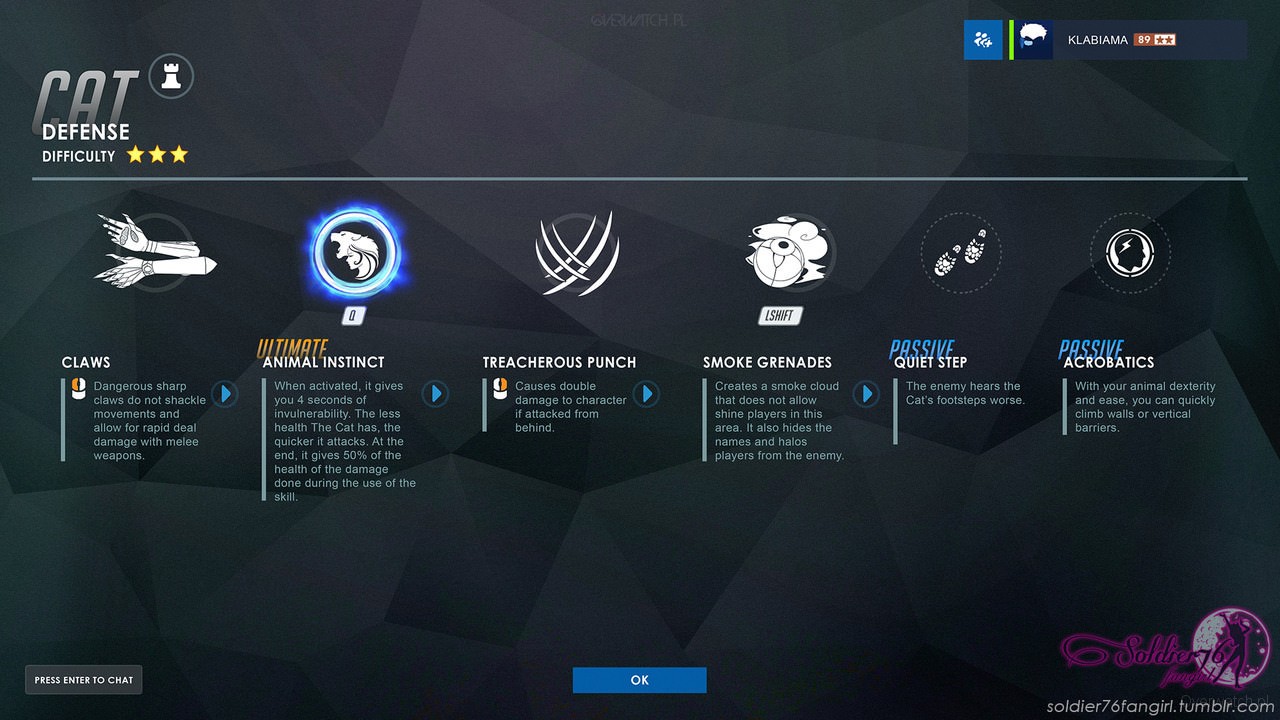
Task: Click the Defense role rook icon
Action: tap(170, 76)
